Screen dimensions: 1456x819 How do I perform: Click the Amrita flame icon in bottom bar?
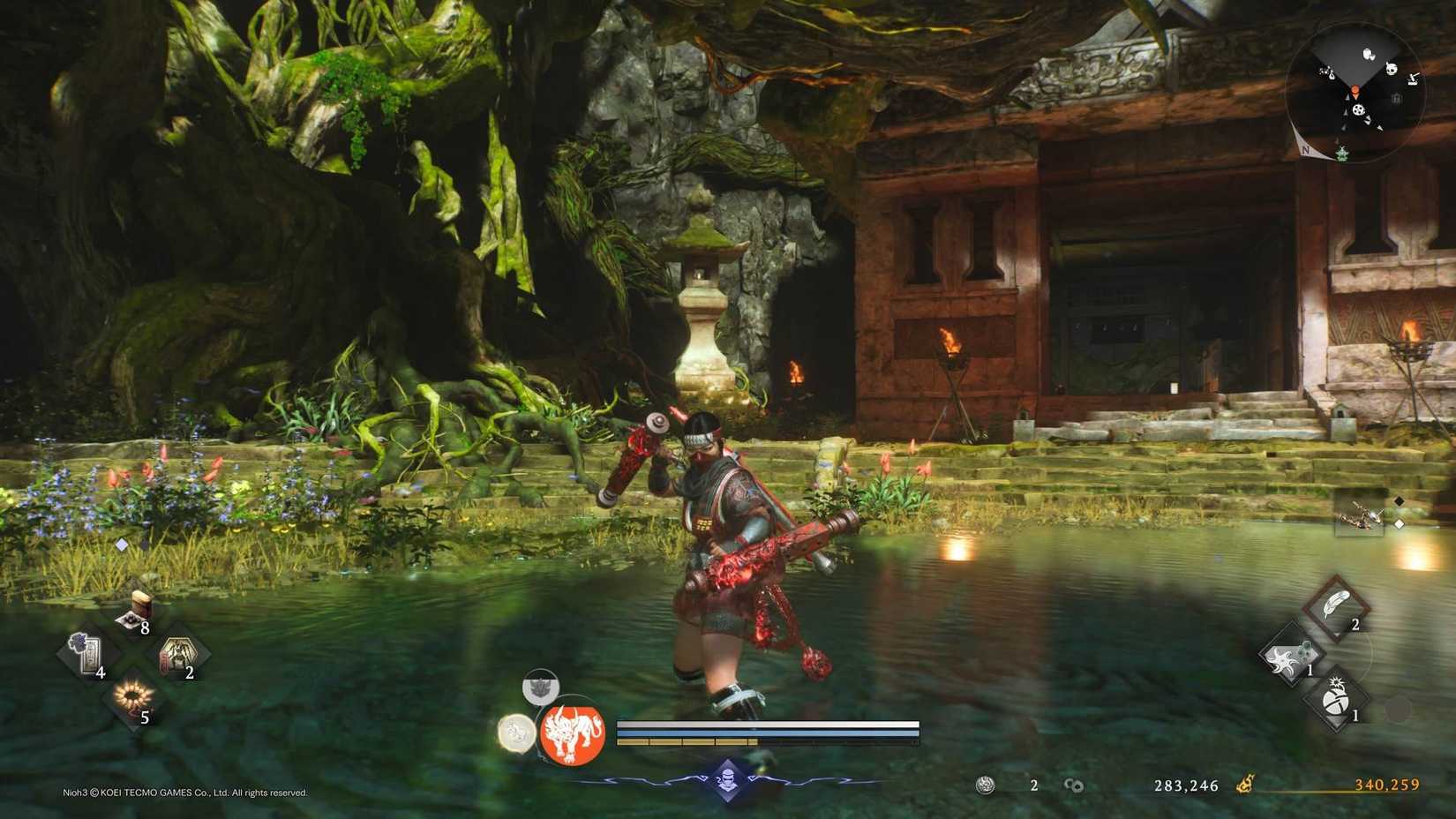pyautogui.click(x=1247, y=784)
